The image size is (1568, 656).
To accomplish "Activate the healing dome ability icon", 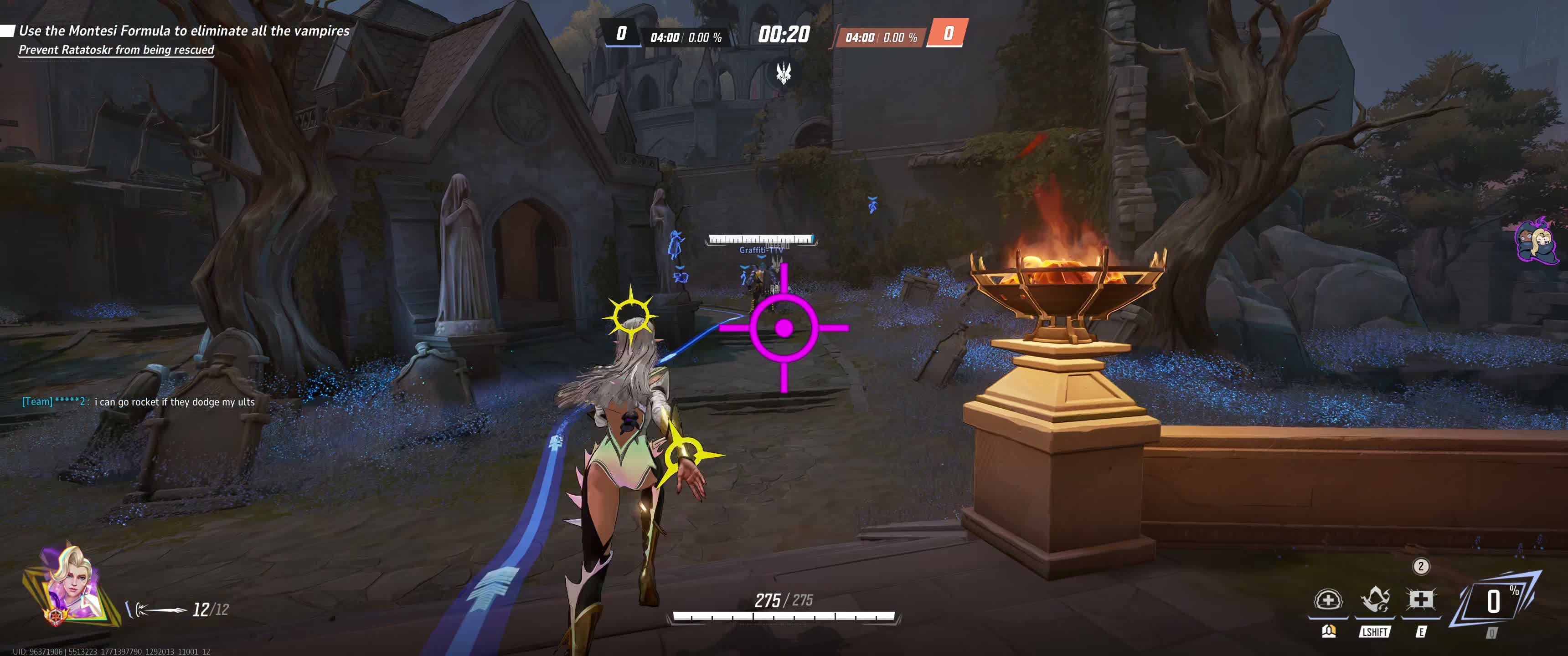I will point(1328,600).
